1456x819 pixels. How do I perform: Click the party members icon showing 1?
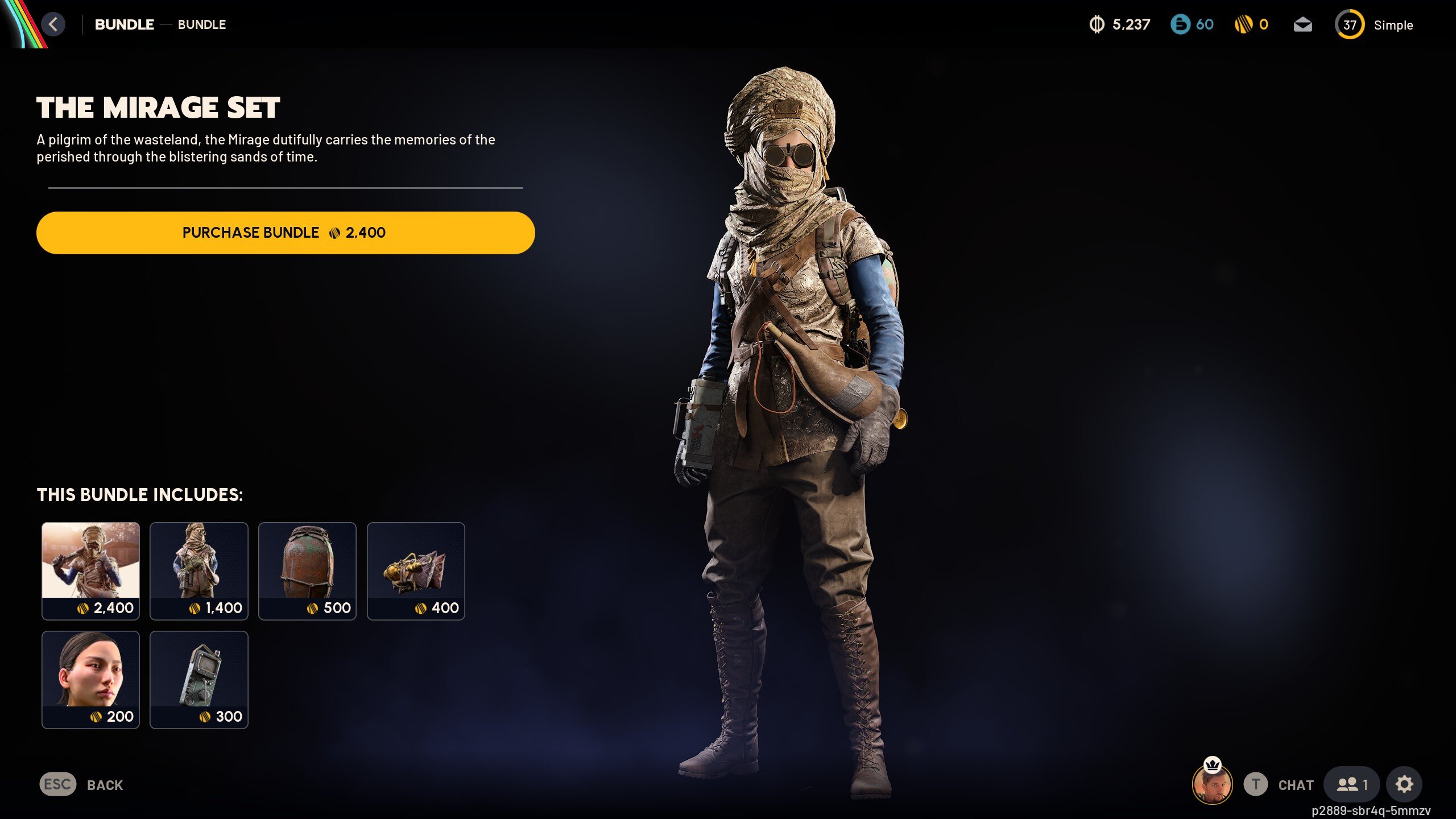(1351, 783)
